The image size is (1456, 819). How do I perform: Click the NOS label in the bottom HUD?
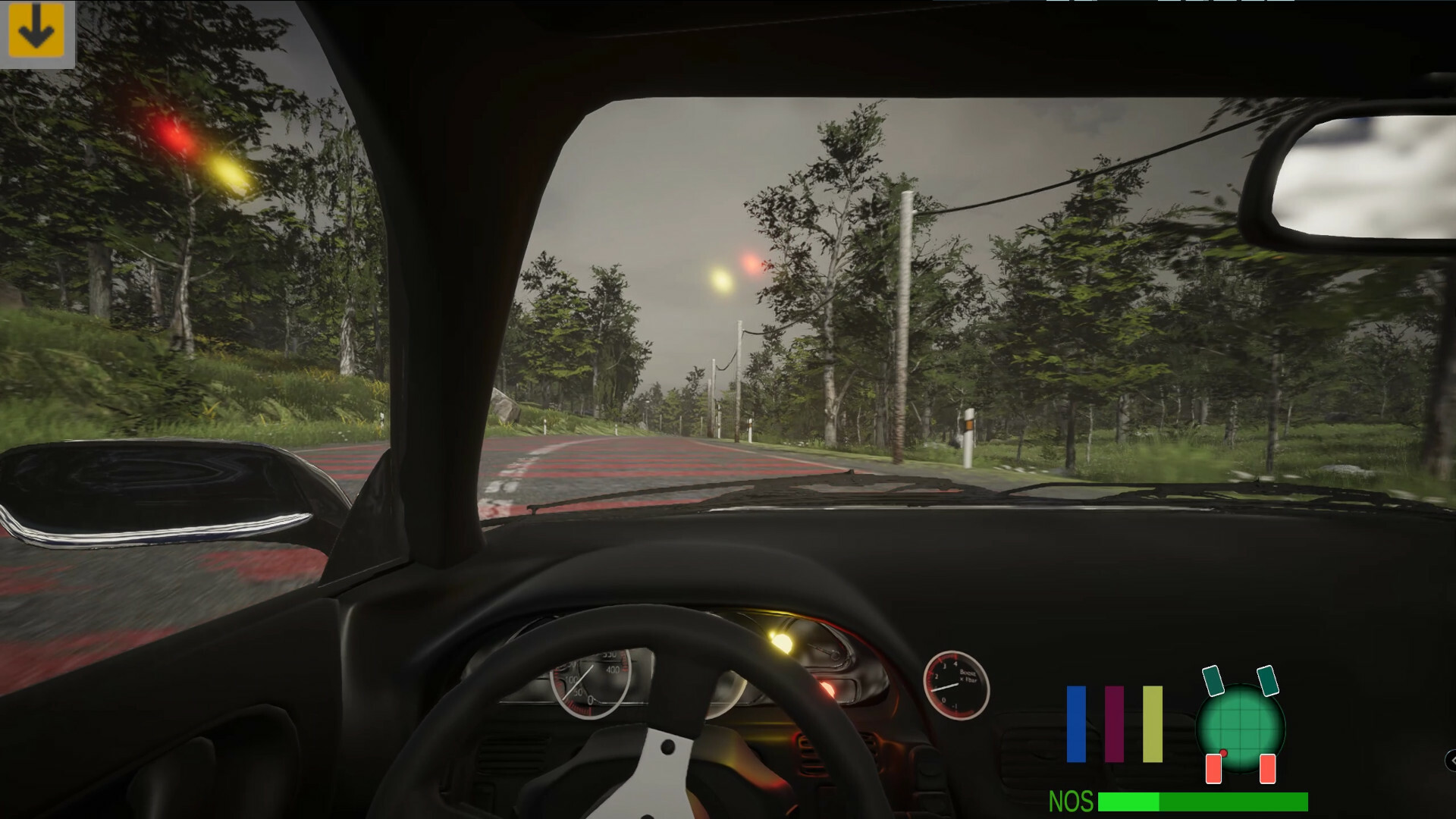[1070, 800]
